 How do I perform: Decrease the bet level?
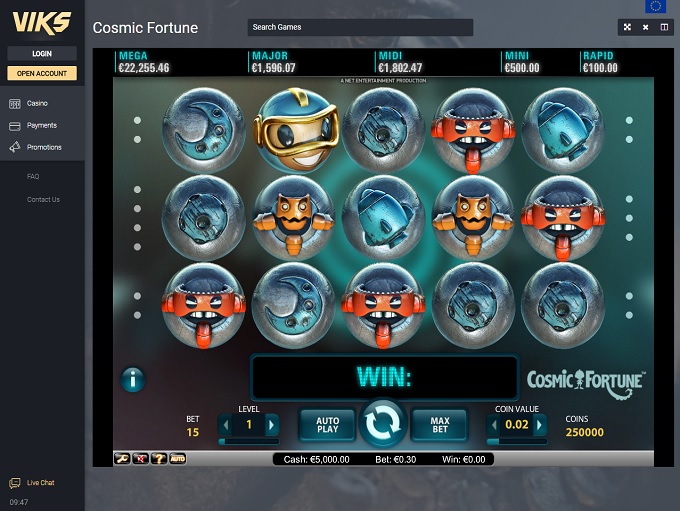tap(226, 425)
